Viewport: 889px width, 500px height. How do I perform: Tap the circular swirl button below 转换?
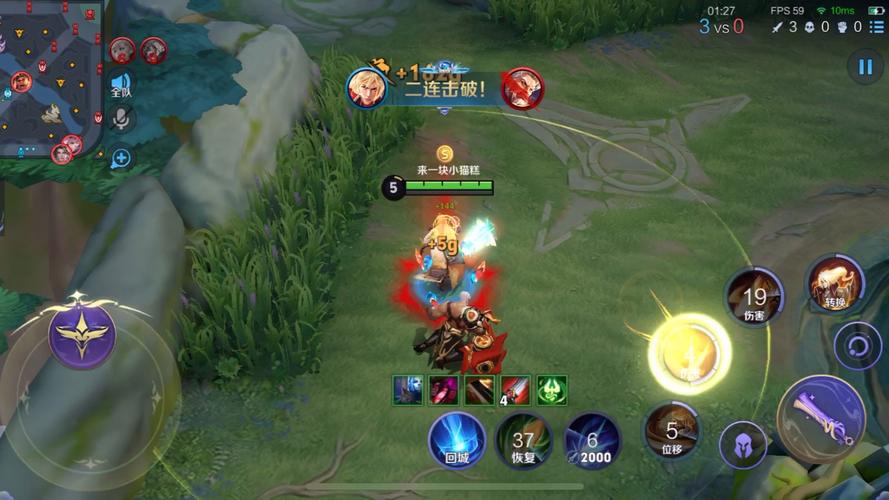pos(856,346)
